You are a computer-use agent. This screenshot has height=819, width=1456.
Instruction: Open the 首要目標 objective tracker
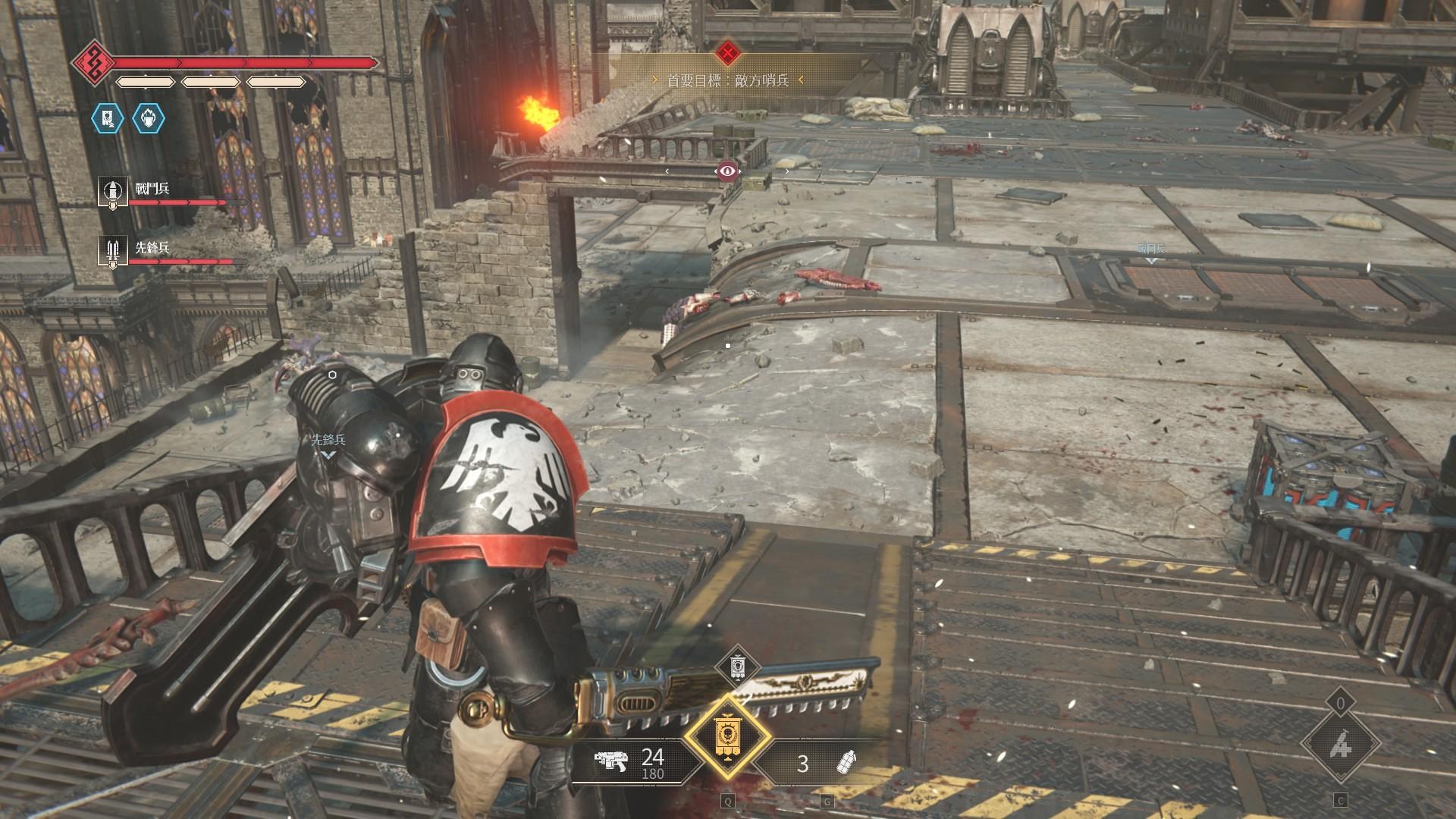click(x=727, y=80)
